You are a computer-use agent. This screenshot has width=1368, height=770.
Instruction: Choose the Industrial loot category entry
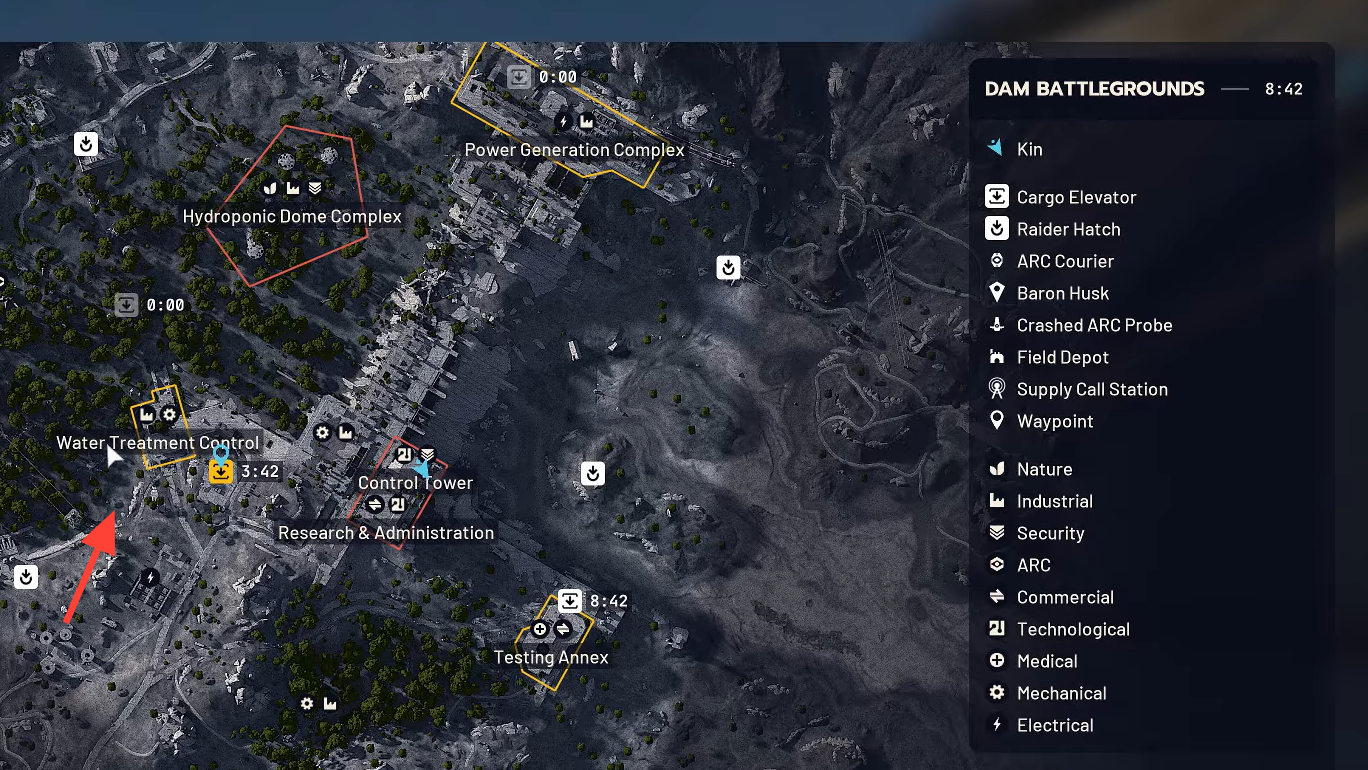pos(1054,501)
